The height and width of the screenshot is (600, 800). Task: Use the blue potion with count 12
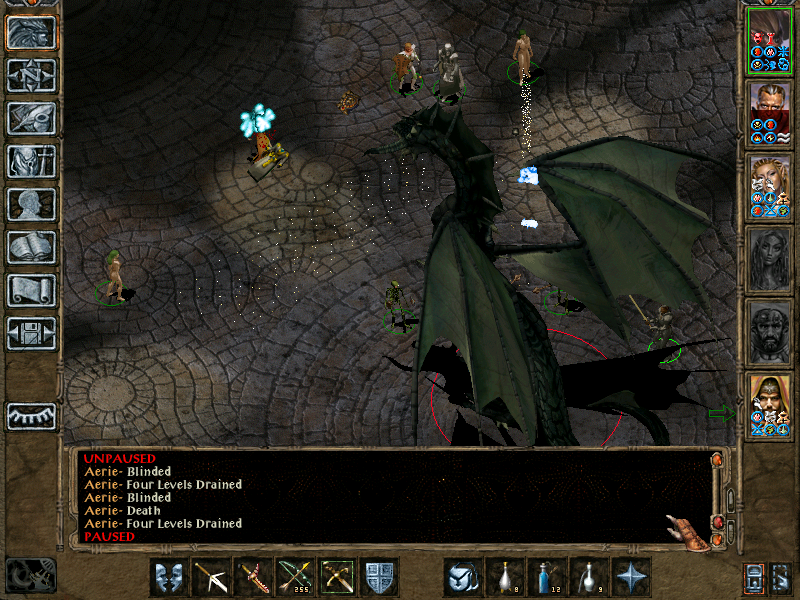(547, 577)
